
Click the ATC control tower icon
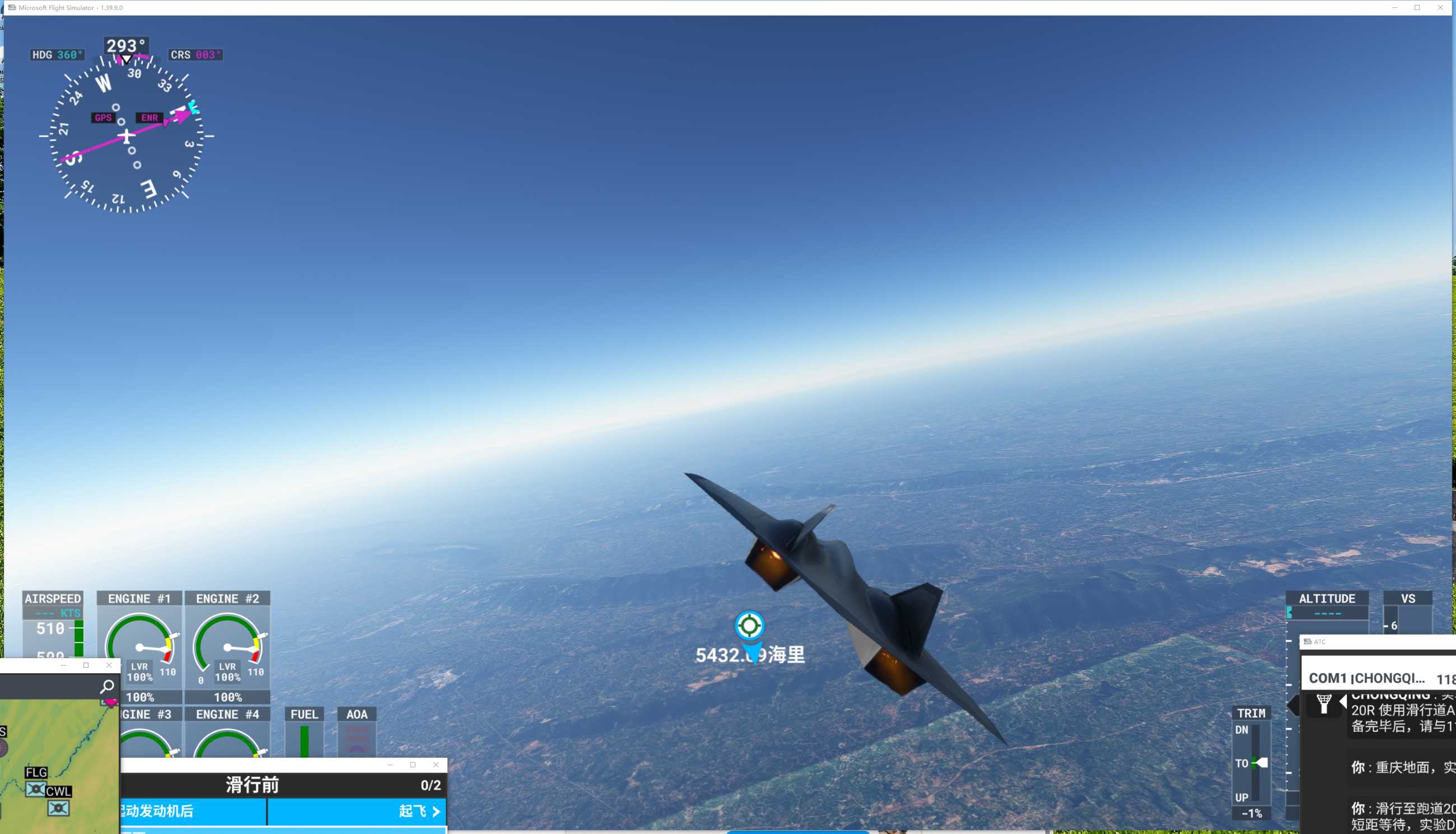click(x=1324, y=703)
